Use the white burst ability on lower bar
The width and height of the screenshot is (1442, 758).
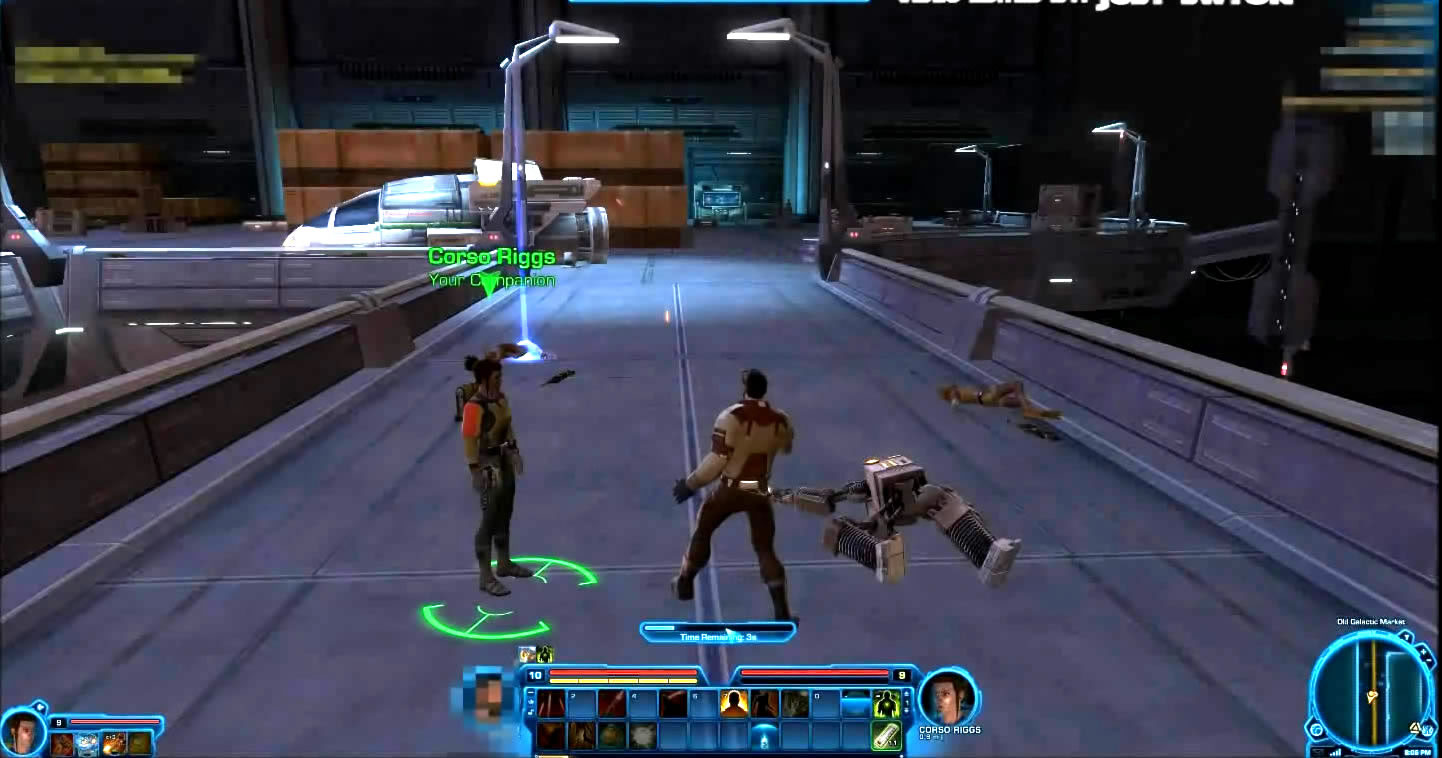coord(641,736)
